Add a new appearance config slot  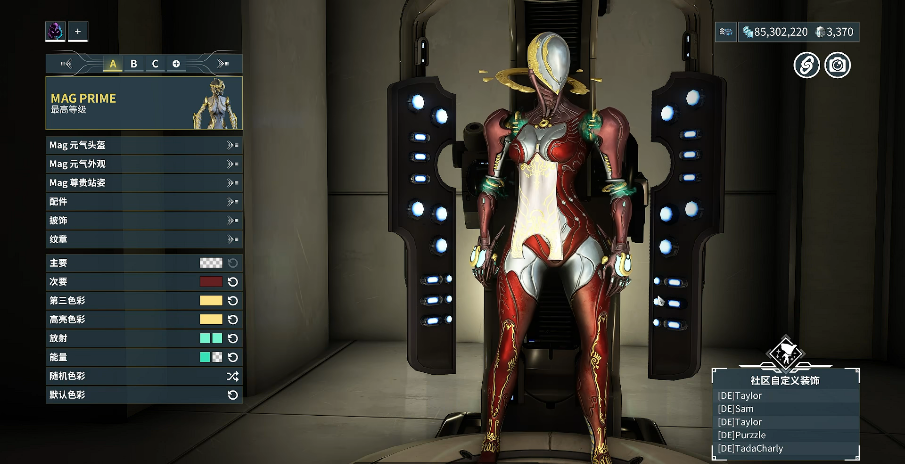[176, 64]
